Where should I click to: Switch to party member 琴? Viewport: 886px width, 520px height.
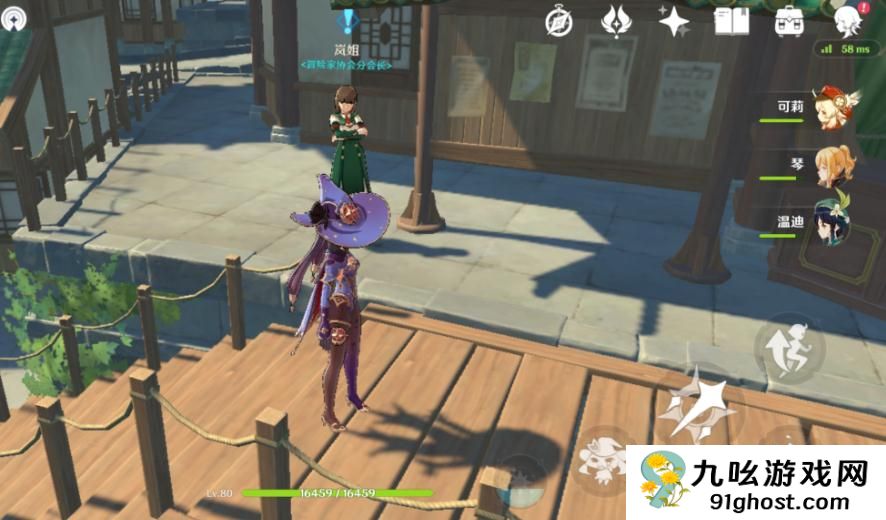829,167
